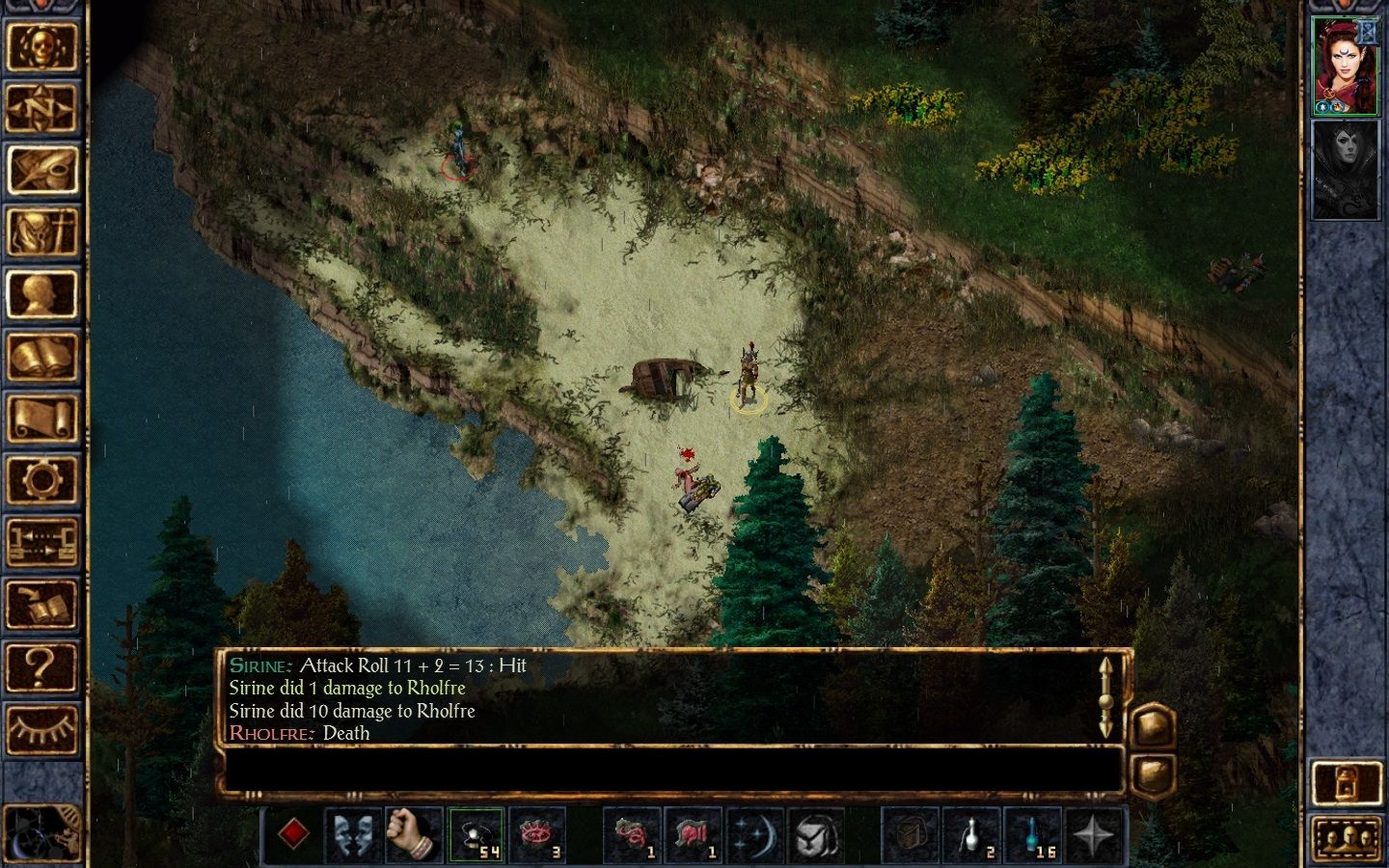The width and height of the screenshot is (1389, 868).
Task: Open the priest scroll button
Action: click(x=41, y=418)
